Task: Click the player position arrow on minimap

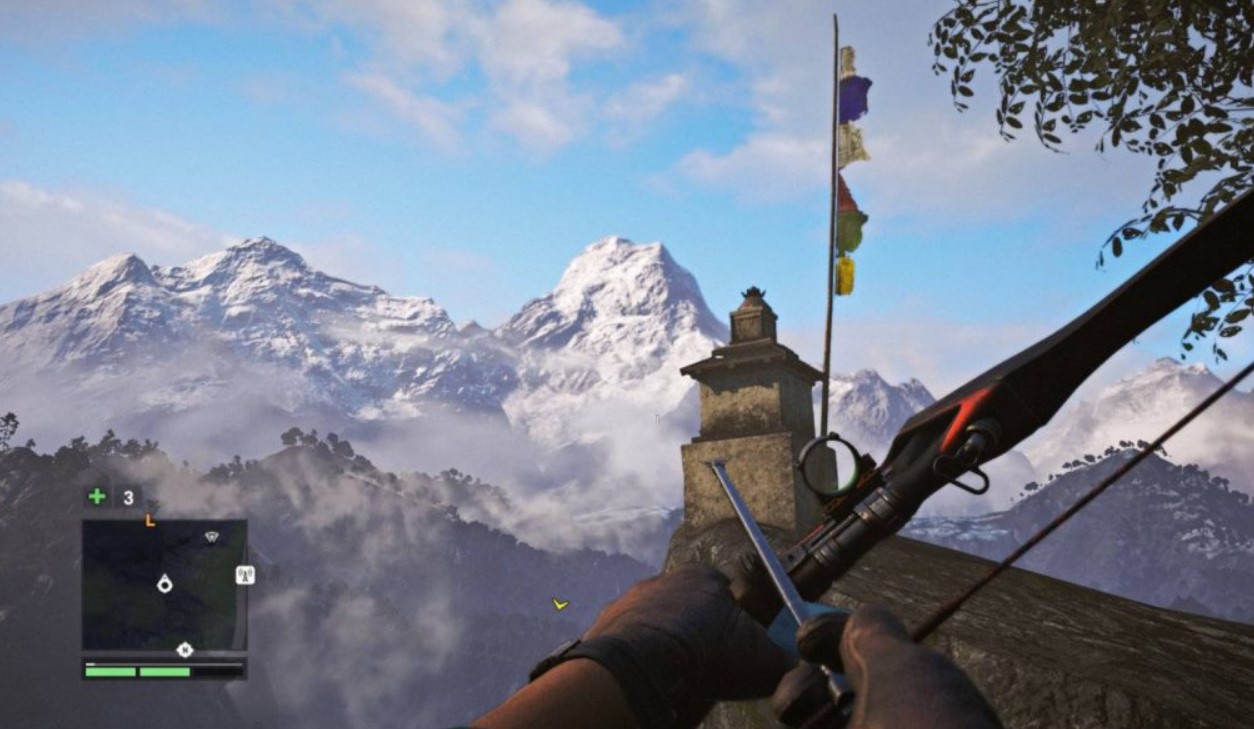Action: (x=165, y=584)
